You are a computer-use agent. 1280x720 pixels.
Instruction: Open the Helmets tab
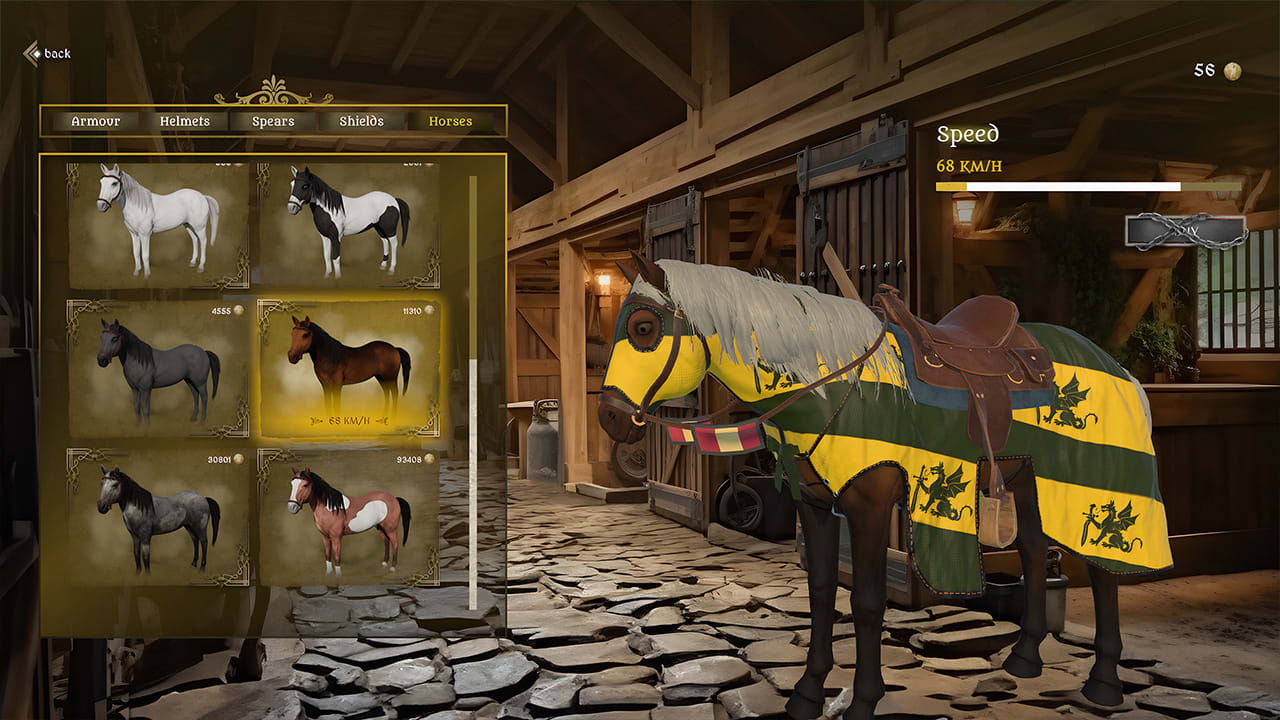[184, 121]
